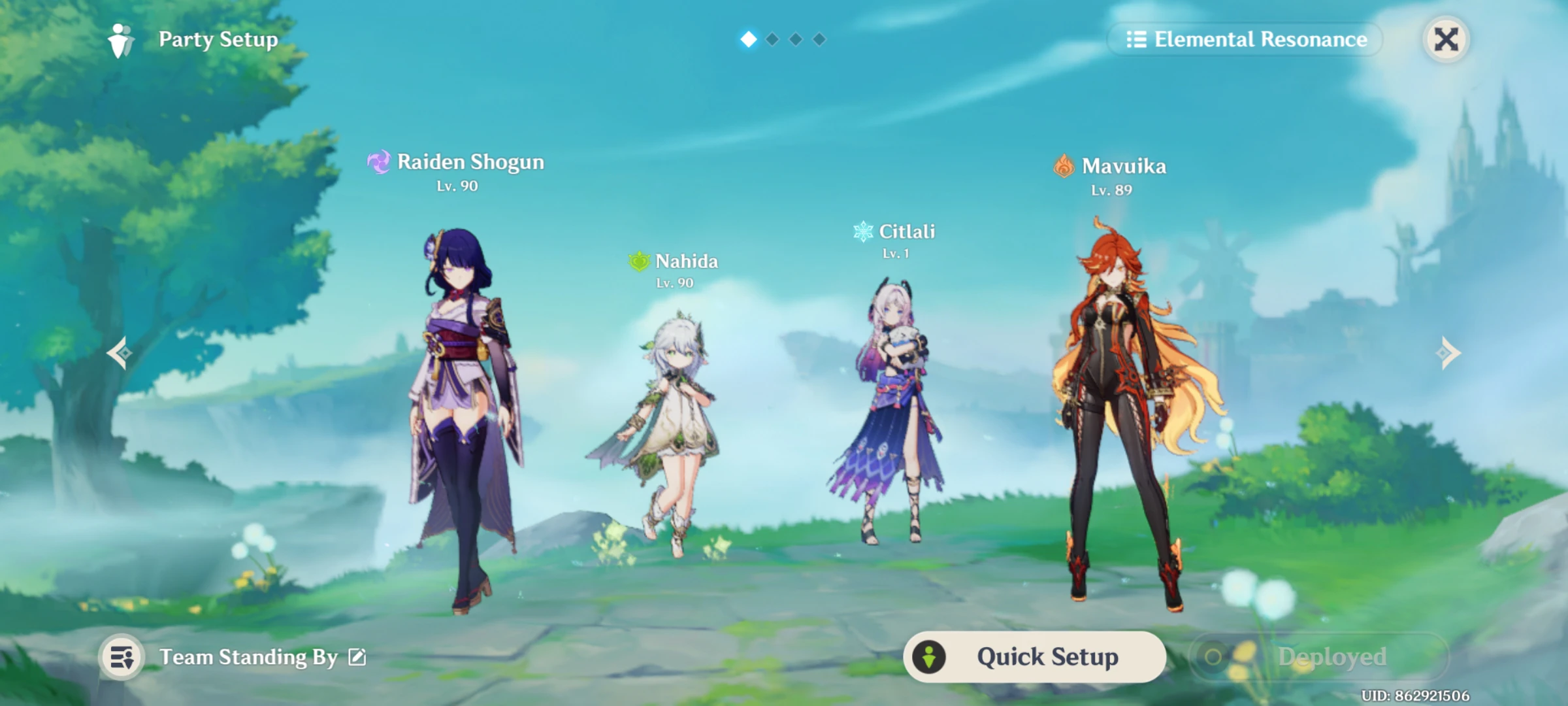The width and height of the screenshot is (1568, 706).
Task: Click the Electro icon above Raiden Shogun
Action: click(x=379, y=161)
